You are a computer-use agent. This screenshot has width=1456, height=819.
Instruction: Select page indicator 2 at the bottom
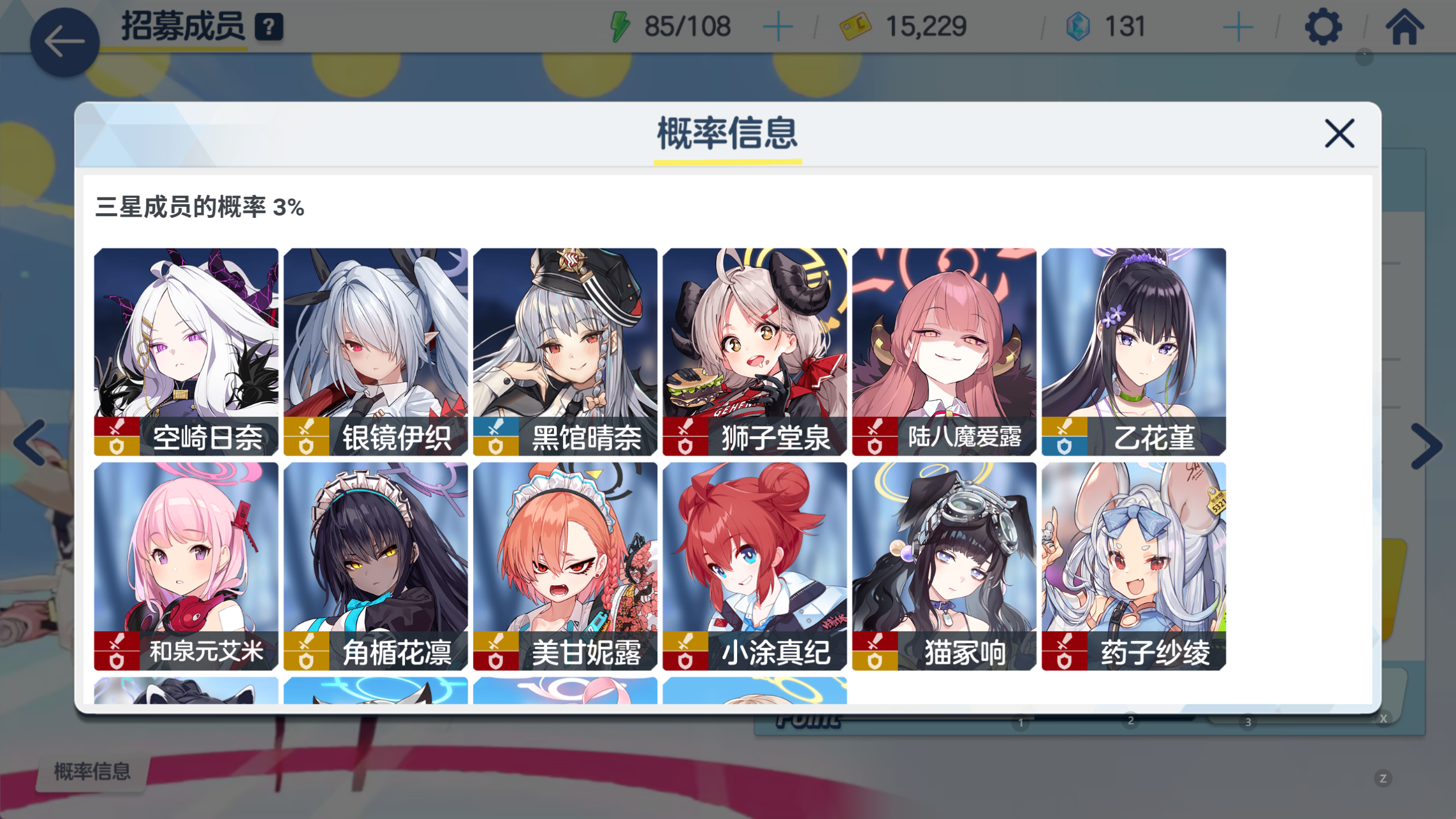coord(1130,720)
